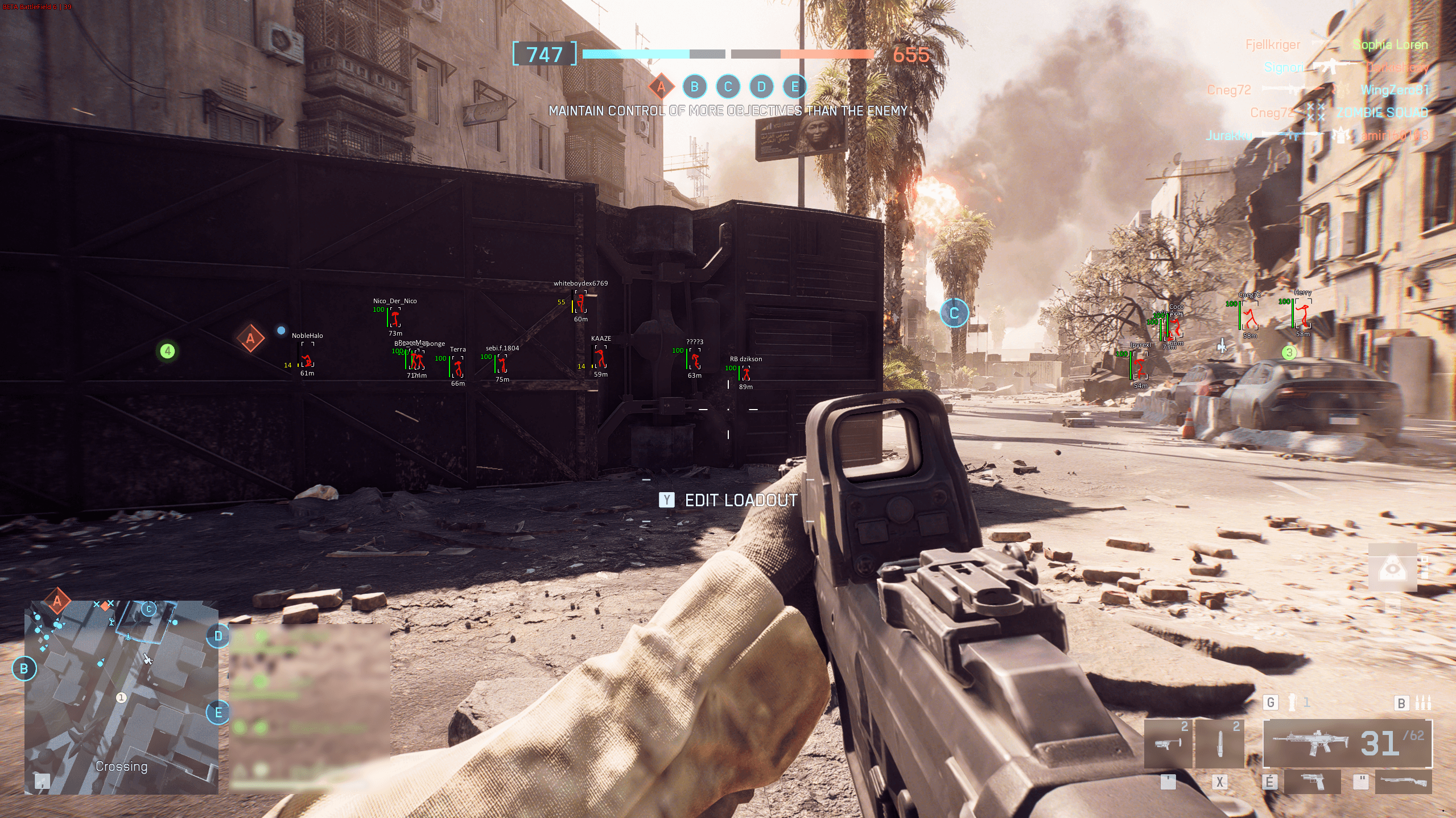1456x818 pixels.
Task: Select the B objective marker on the minimap
Action: [x=24, y=669]
